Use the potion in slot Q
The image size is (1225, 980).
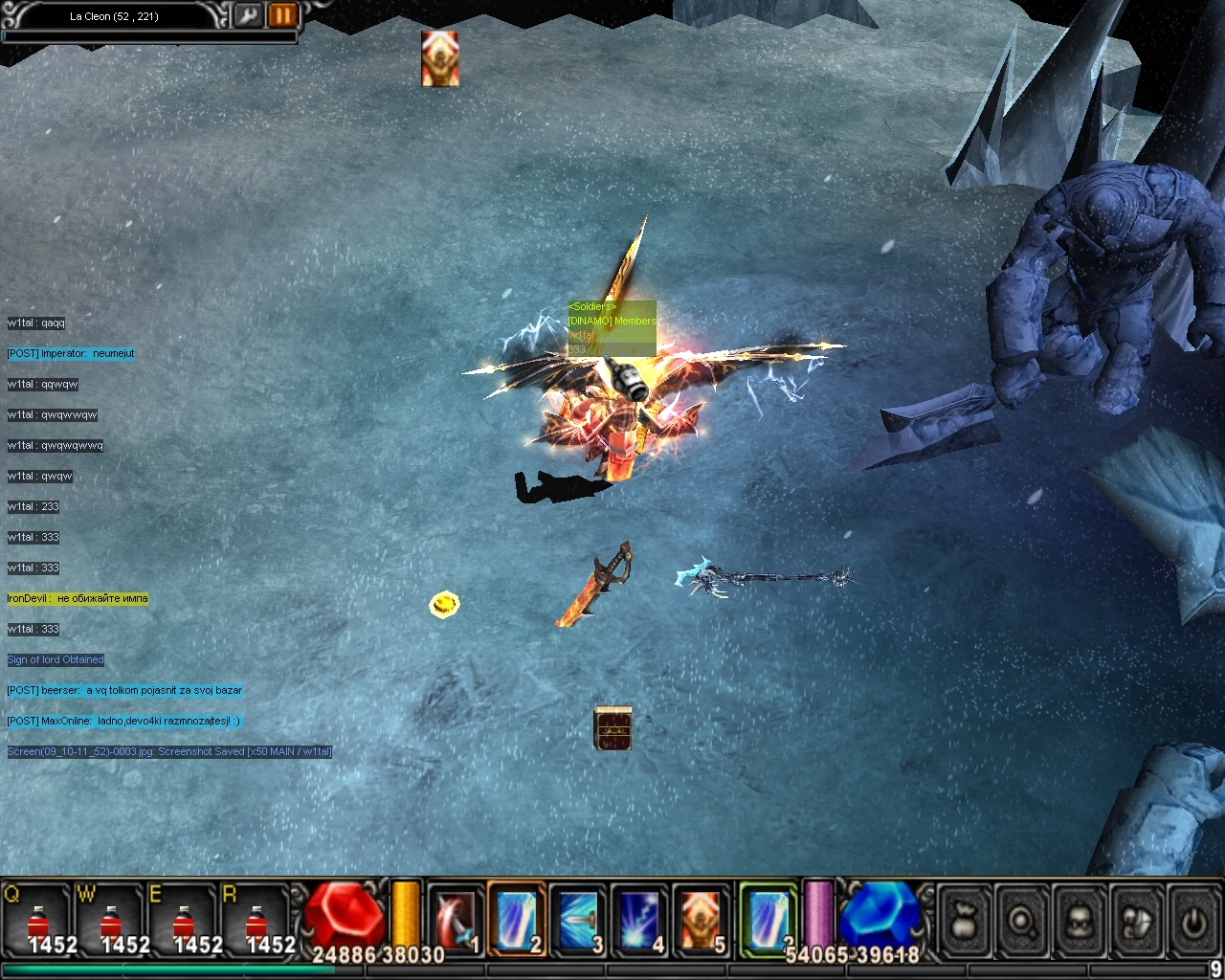coord(38,924)
